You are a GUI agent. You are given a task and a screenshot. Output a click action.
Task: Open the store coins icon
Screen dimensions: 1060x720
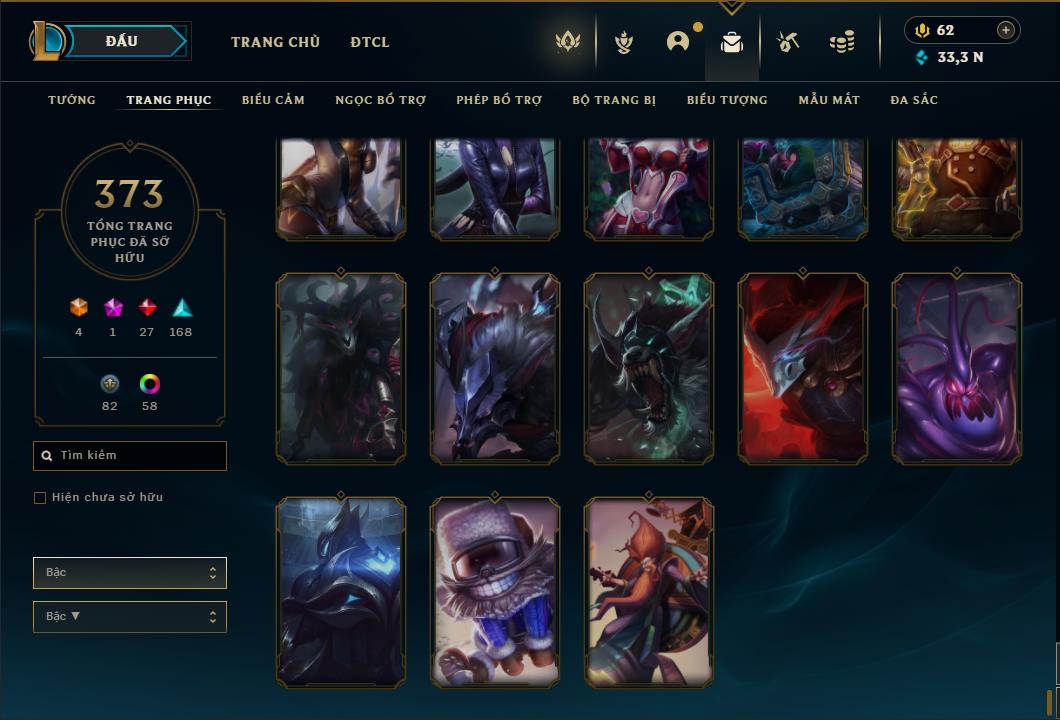[842, 42]
